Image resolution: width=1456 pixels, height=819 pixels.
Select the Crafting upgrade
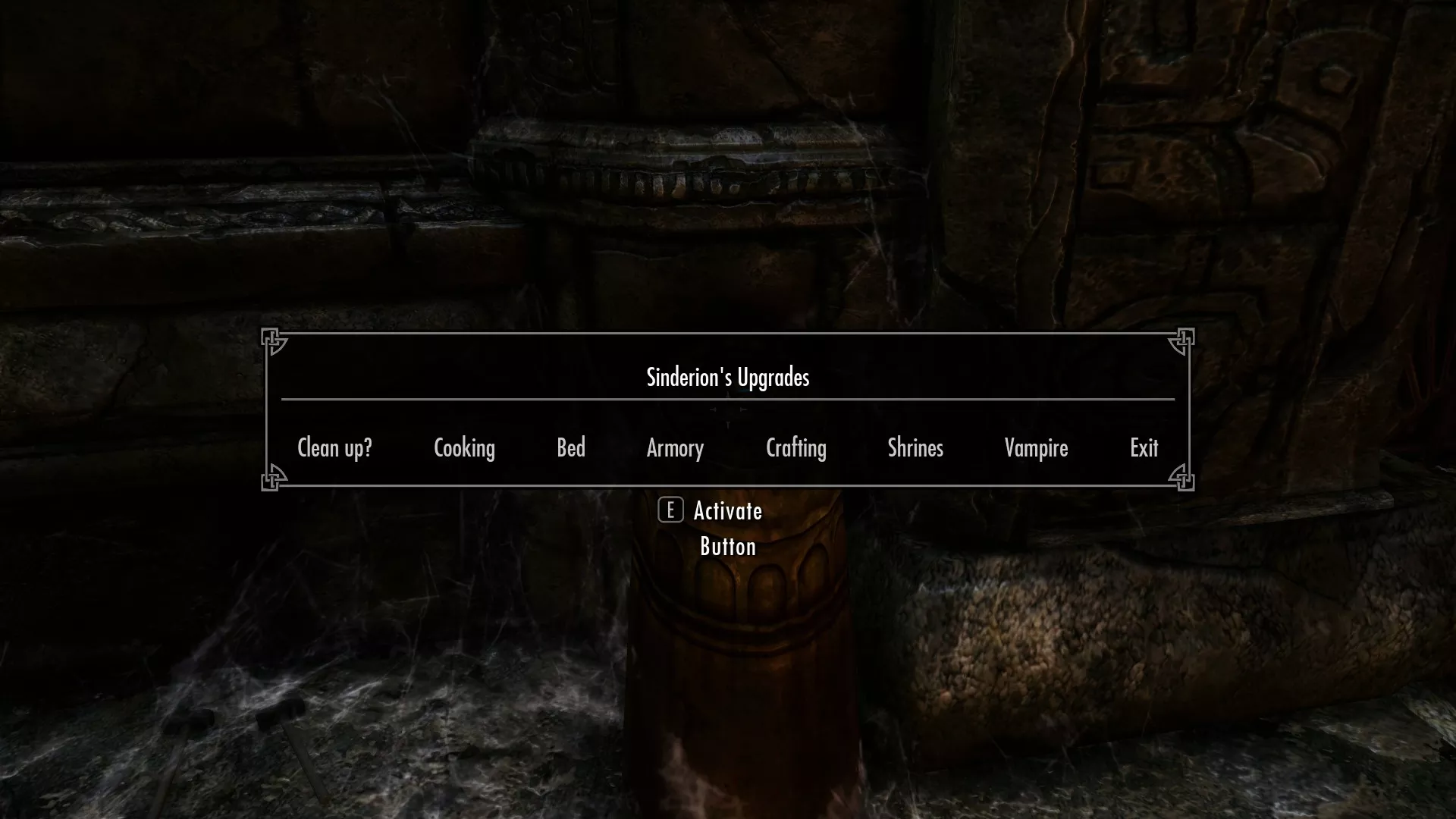pyautogui.click(x=795, y=448)
